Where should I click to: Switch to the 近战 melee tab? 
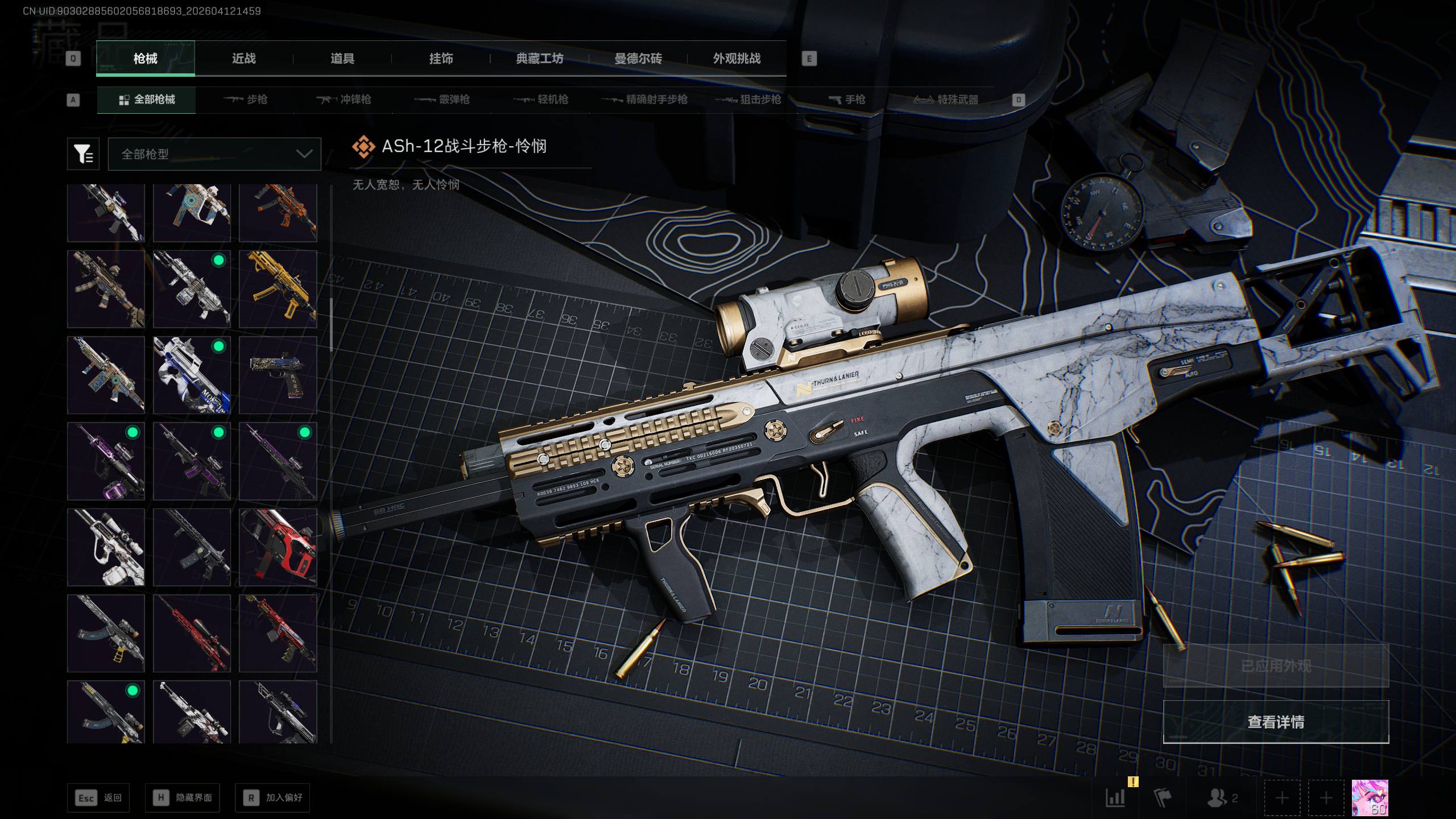[243, 58]
